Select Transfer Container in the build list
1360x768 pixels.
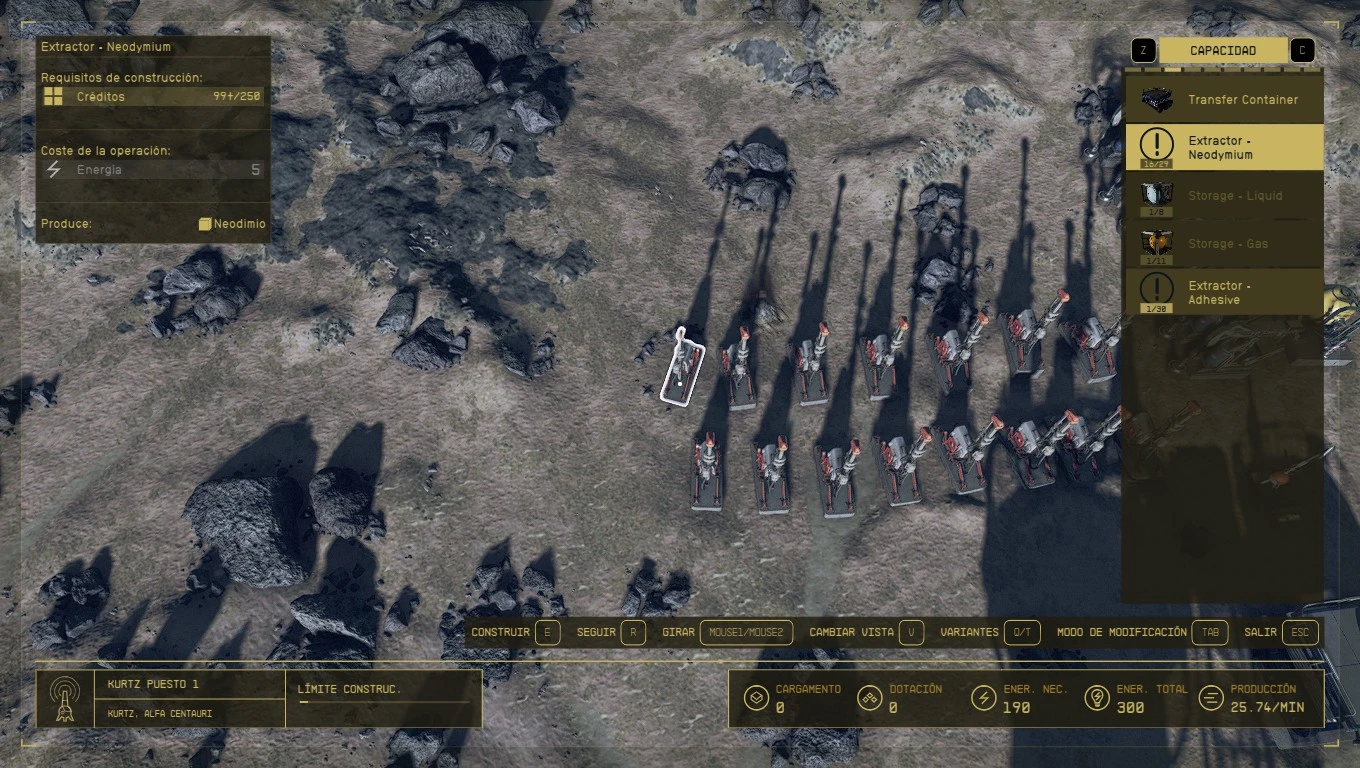(x=1224, y=100)
